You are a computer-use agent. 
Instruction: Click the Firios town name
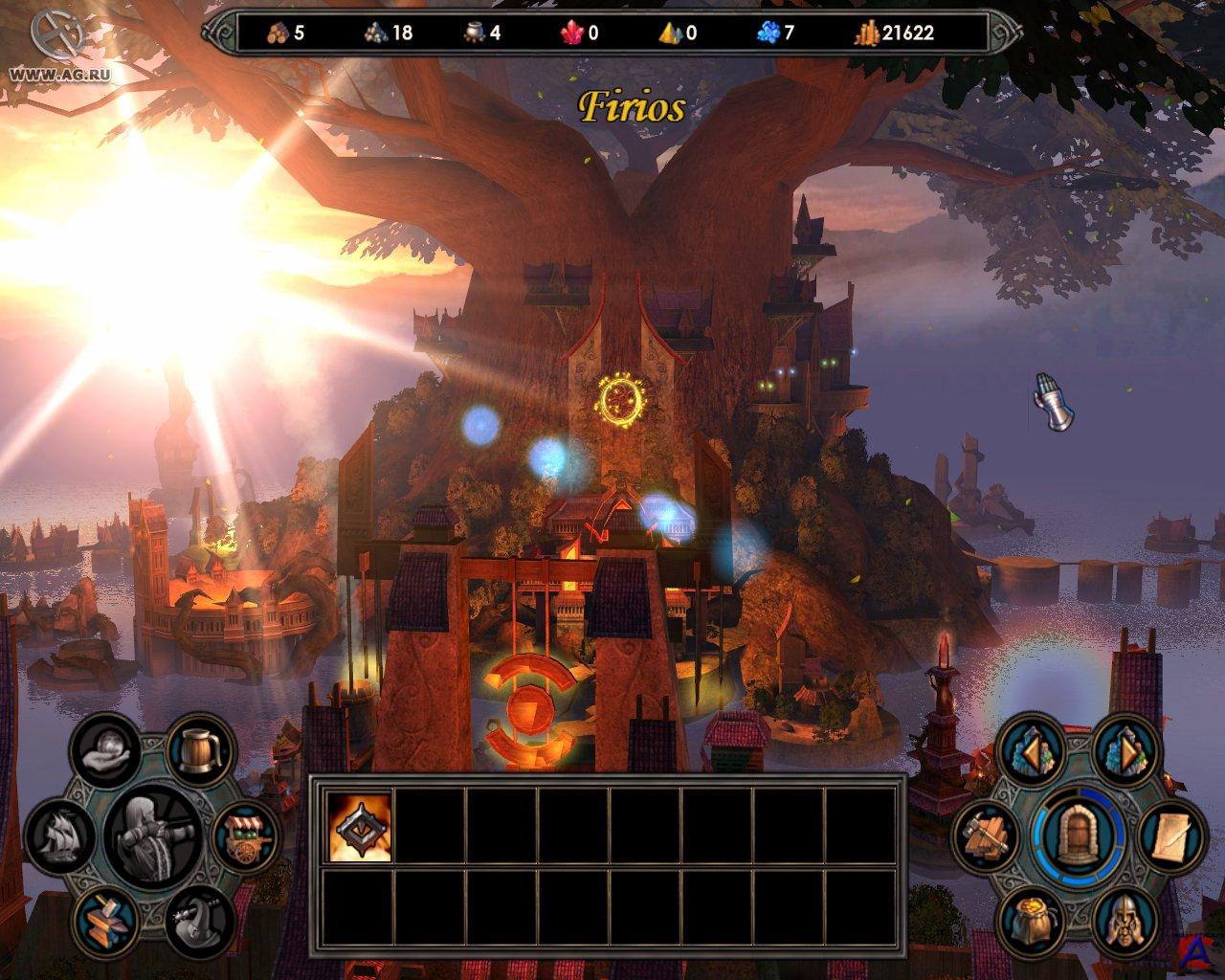tap(632, 108)
